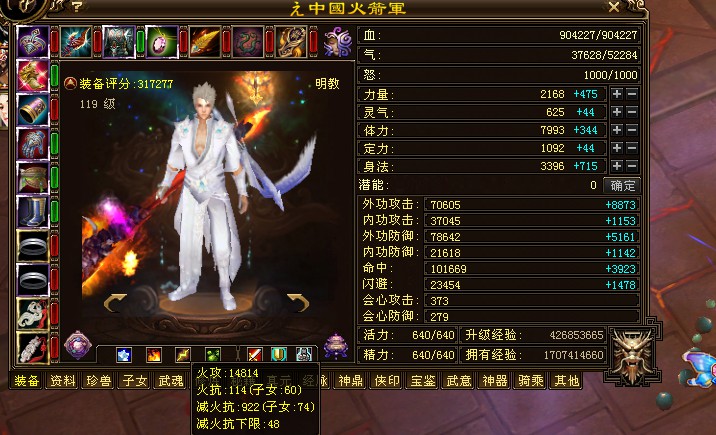
Task: Select the fire attack attribute icon
Action: pyautogui.click(x=154, y=354)
